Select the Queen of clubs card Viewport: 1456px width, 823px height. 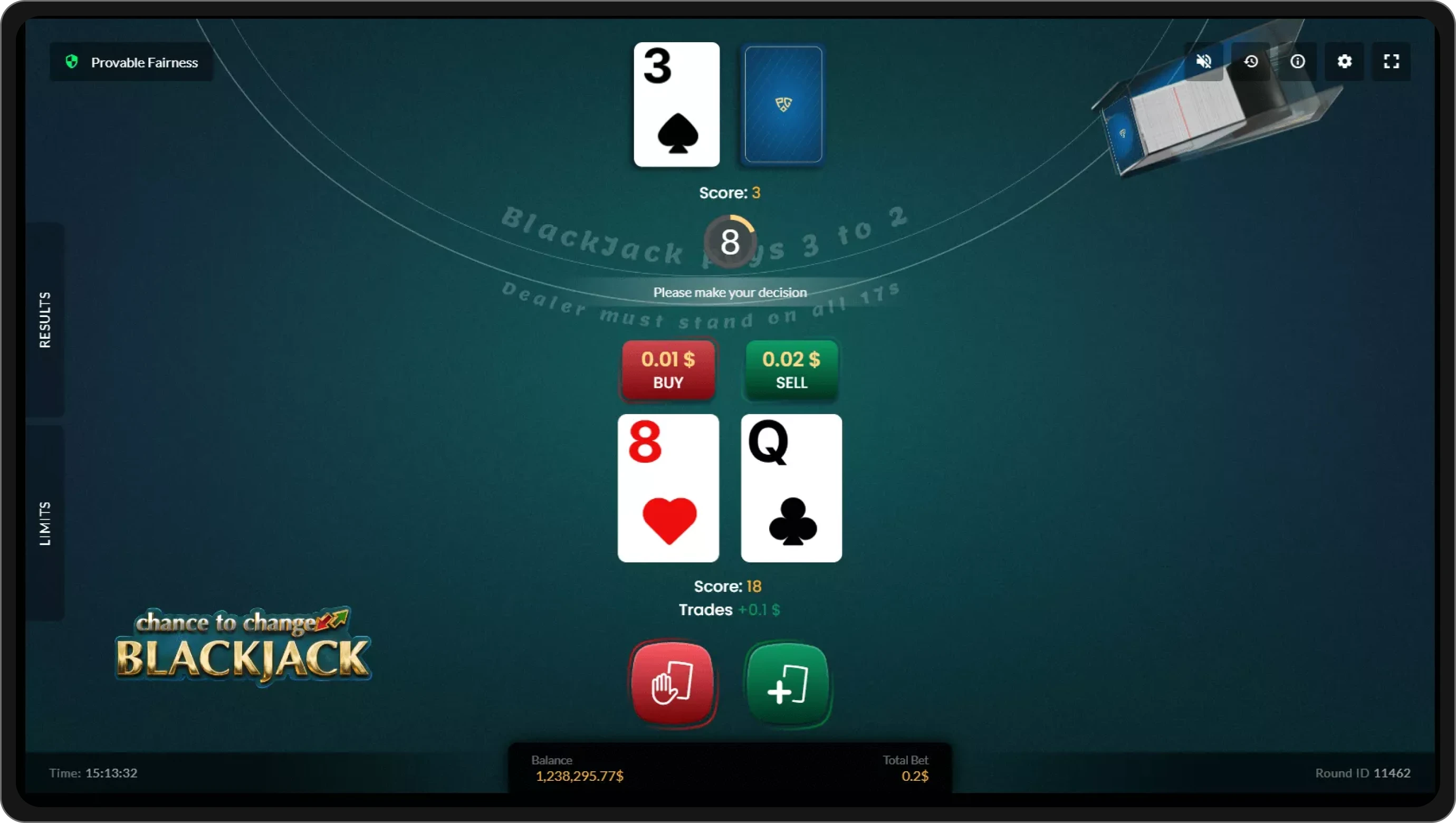[790, 488]
